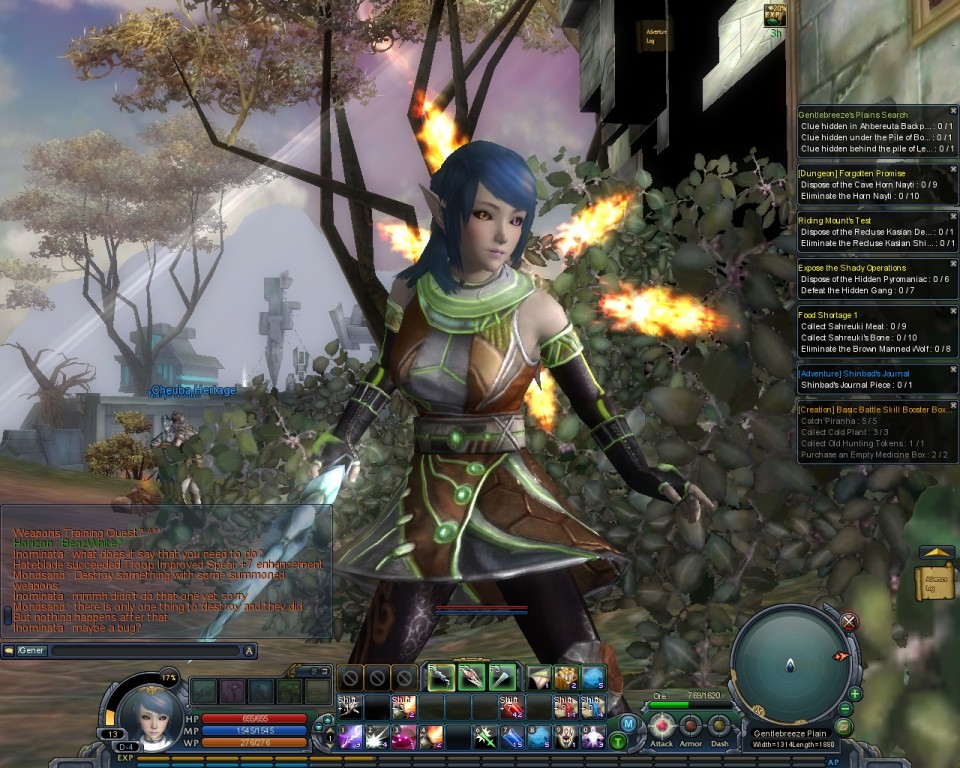Click the crossed-swords icon atop the minimap

click(x=849, y=621)
